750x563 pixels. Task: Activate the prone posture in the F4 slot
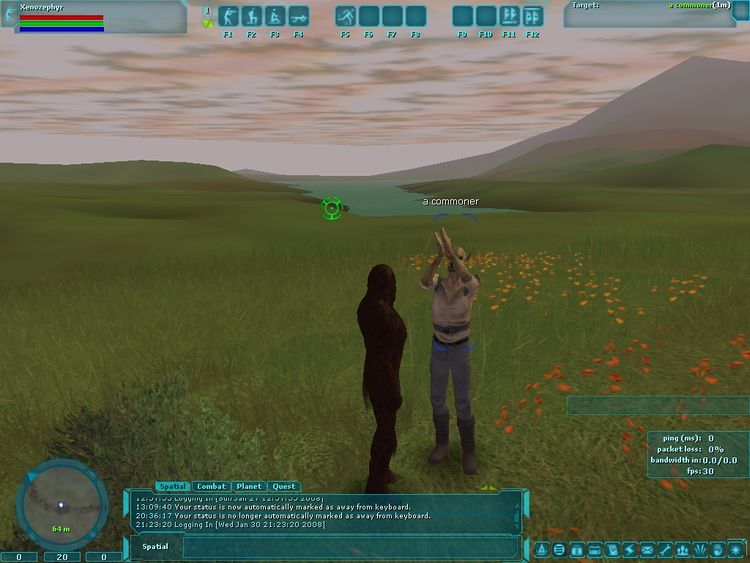298,16
